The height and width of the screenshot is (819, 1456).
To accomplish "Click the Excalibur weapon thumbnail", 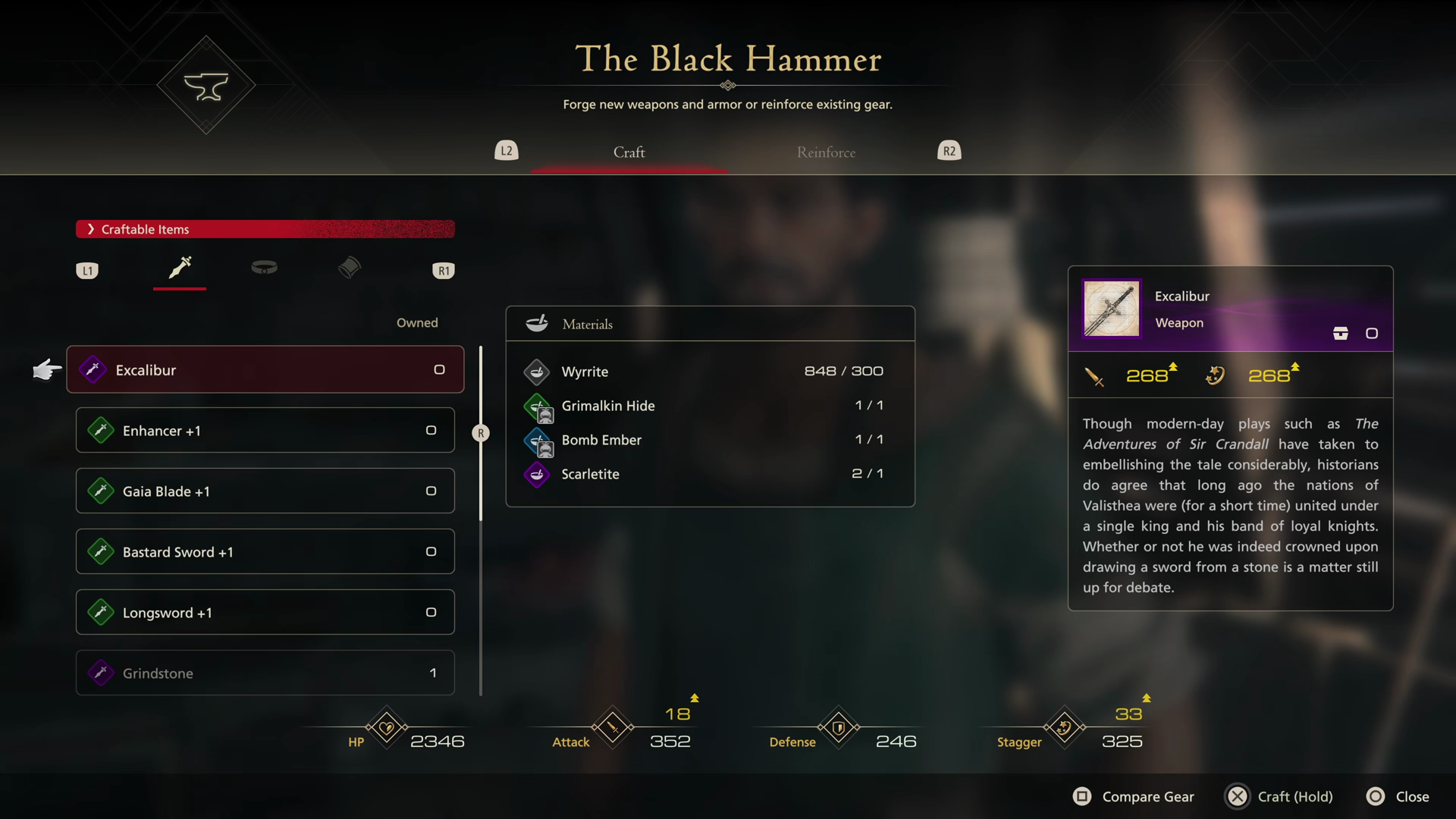I will pos(1112,309).
